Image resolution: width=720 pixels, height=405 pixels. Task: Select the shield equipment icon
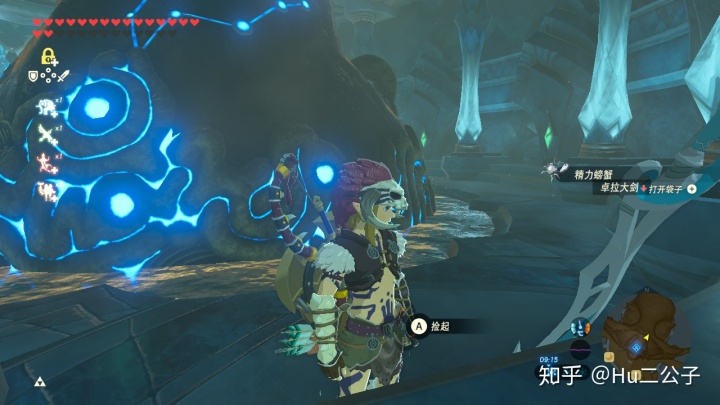(33, 75)
